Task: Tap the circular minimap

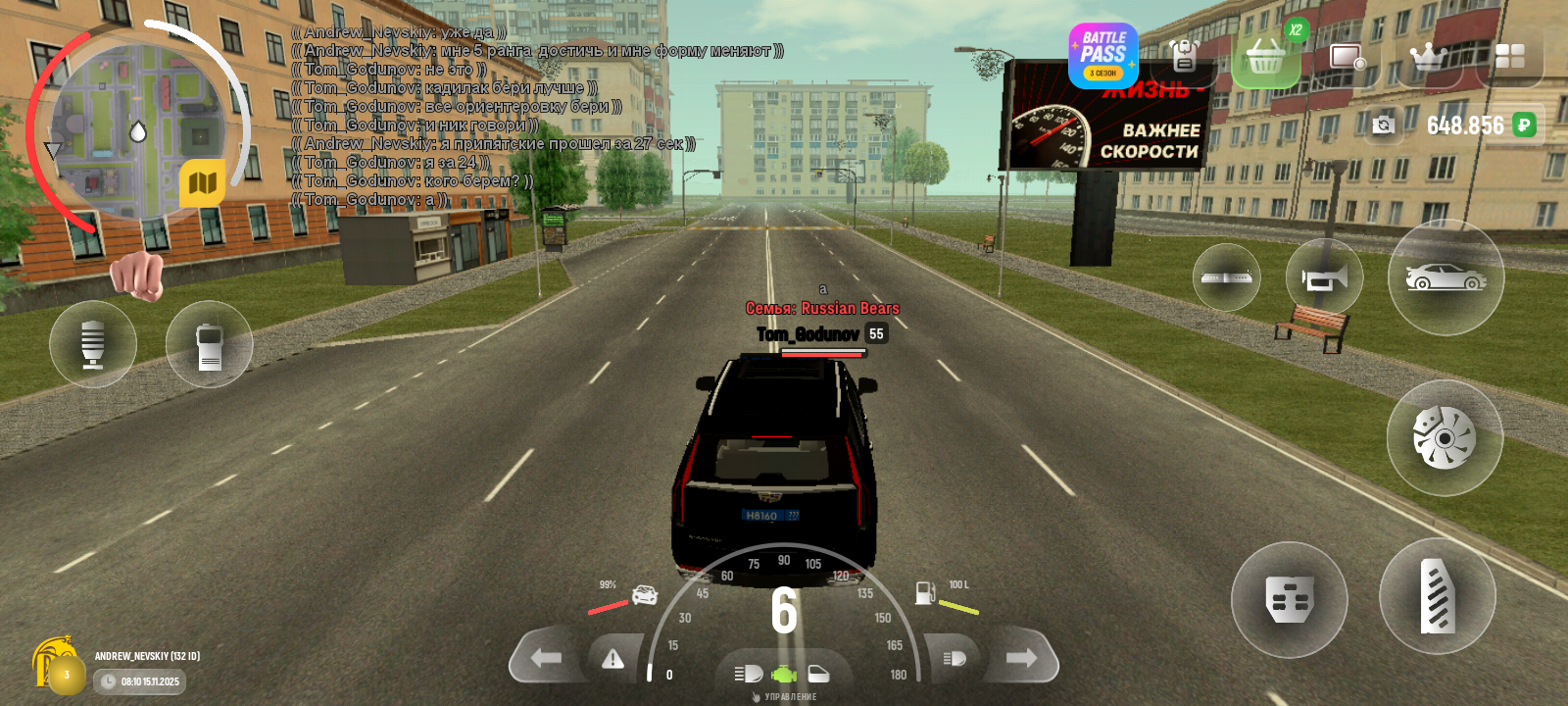Action: coord(135,129)
